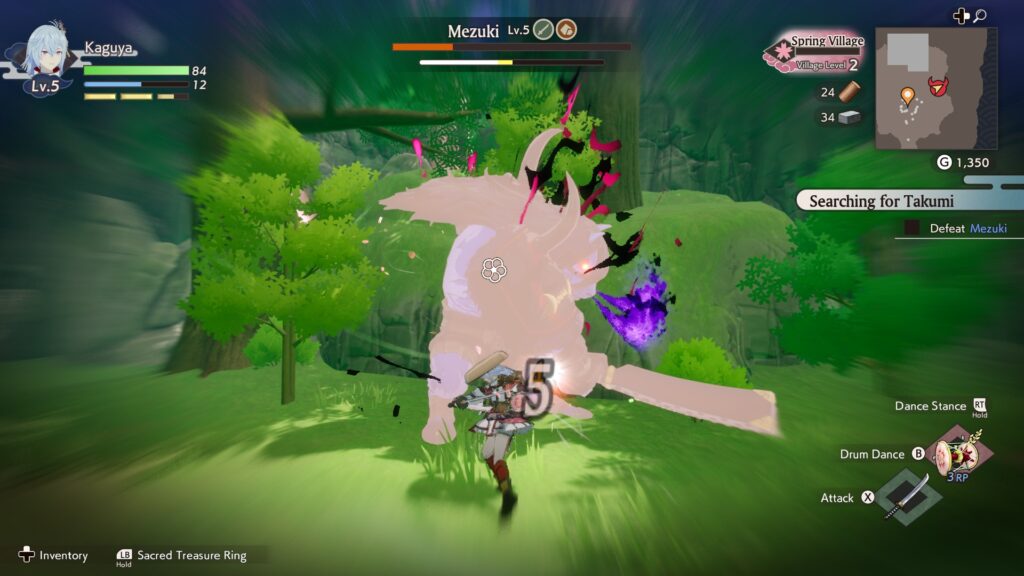The image size is (1024, 576).
Task: Click the stone resource icon
Action: pyautogui.click(x=849, y=117)
